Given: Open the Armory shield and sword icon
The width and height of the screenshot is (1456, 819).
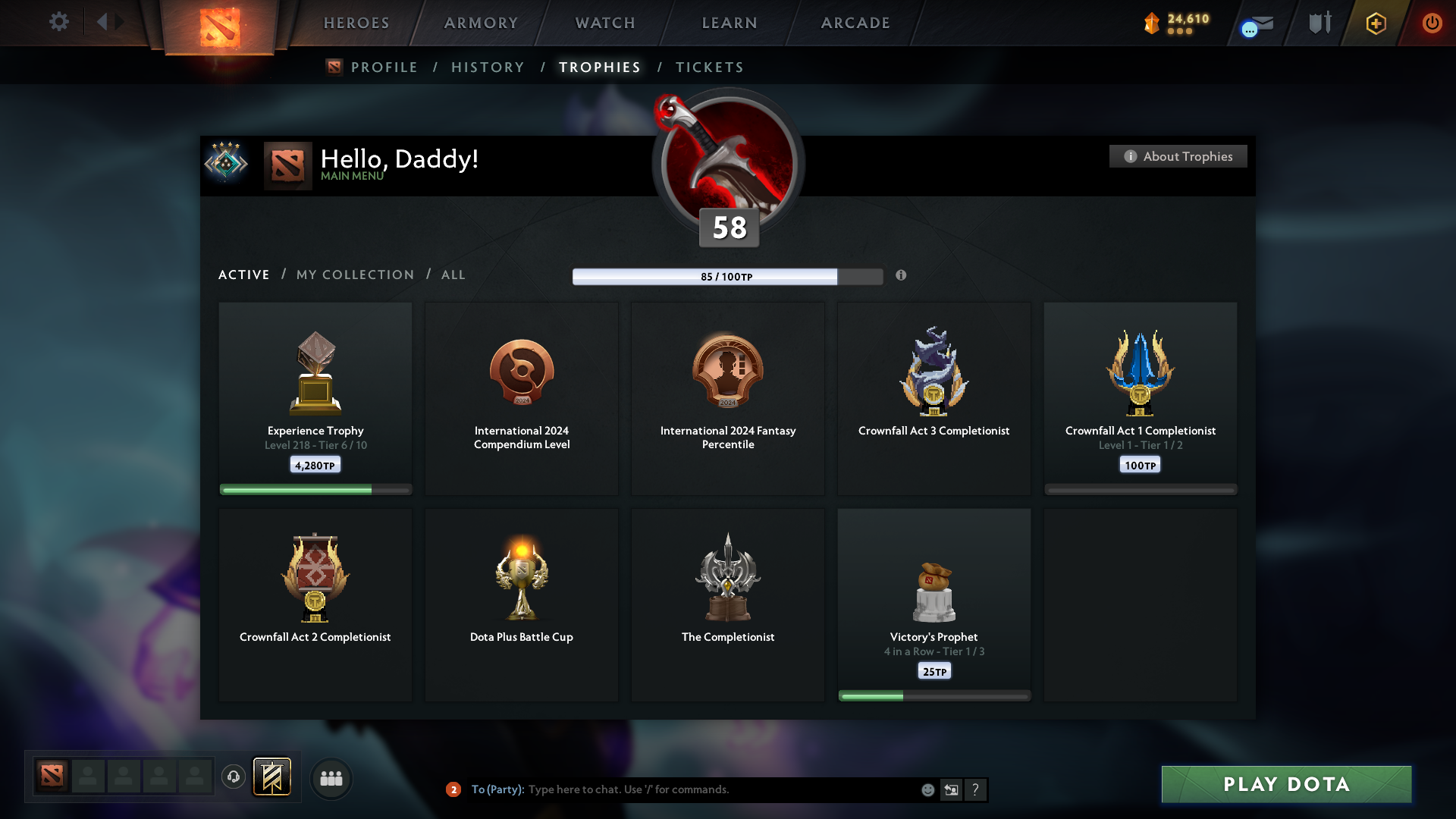Looking at the screenshot, I should [1319, 23].
